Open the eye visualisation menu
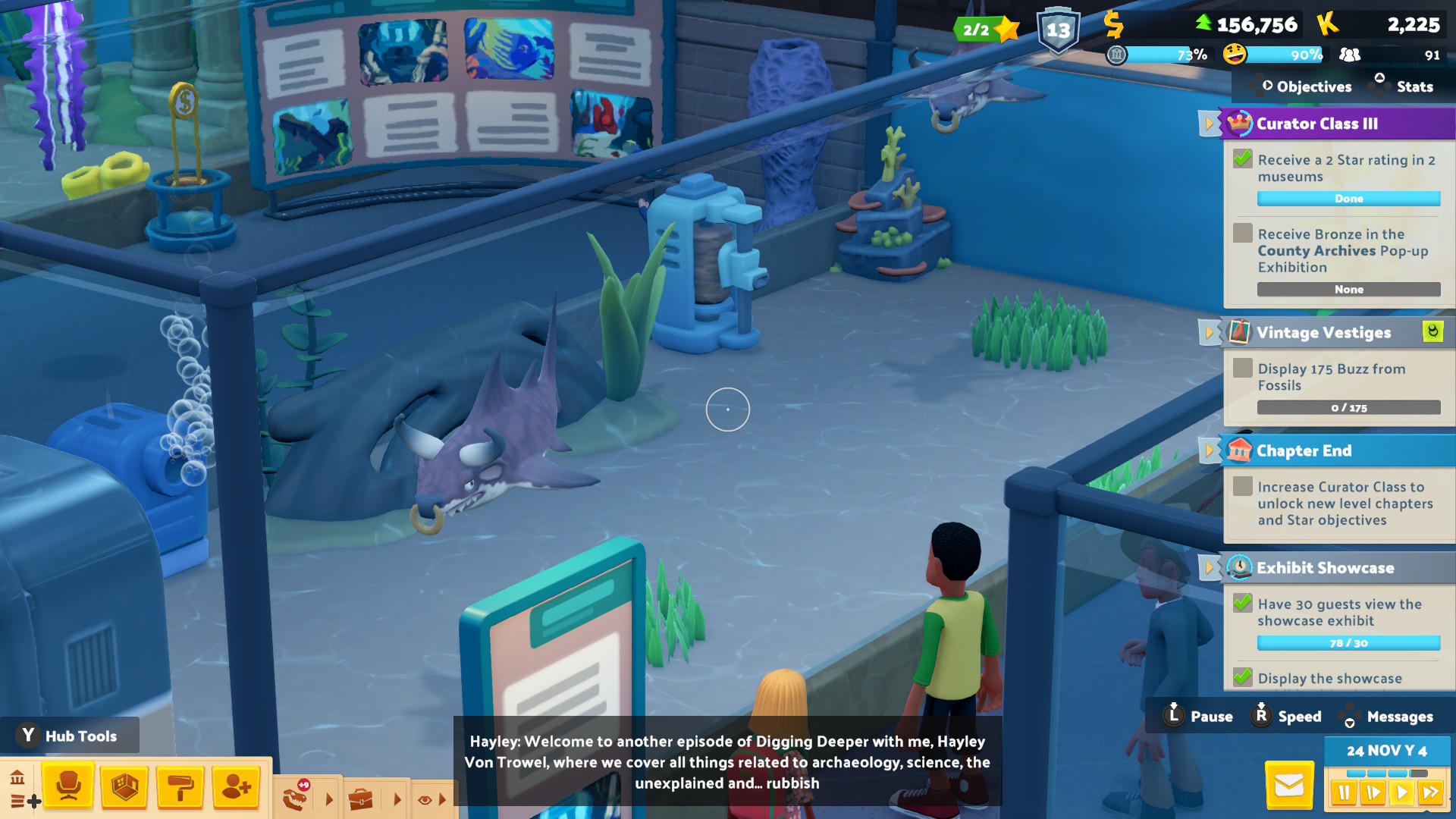1456x819 pixels. [425, 799]
